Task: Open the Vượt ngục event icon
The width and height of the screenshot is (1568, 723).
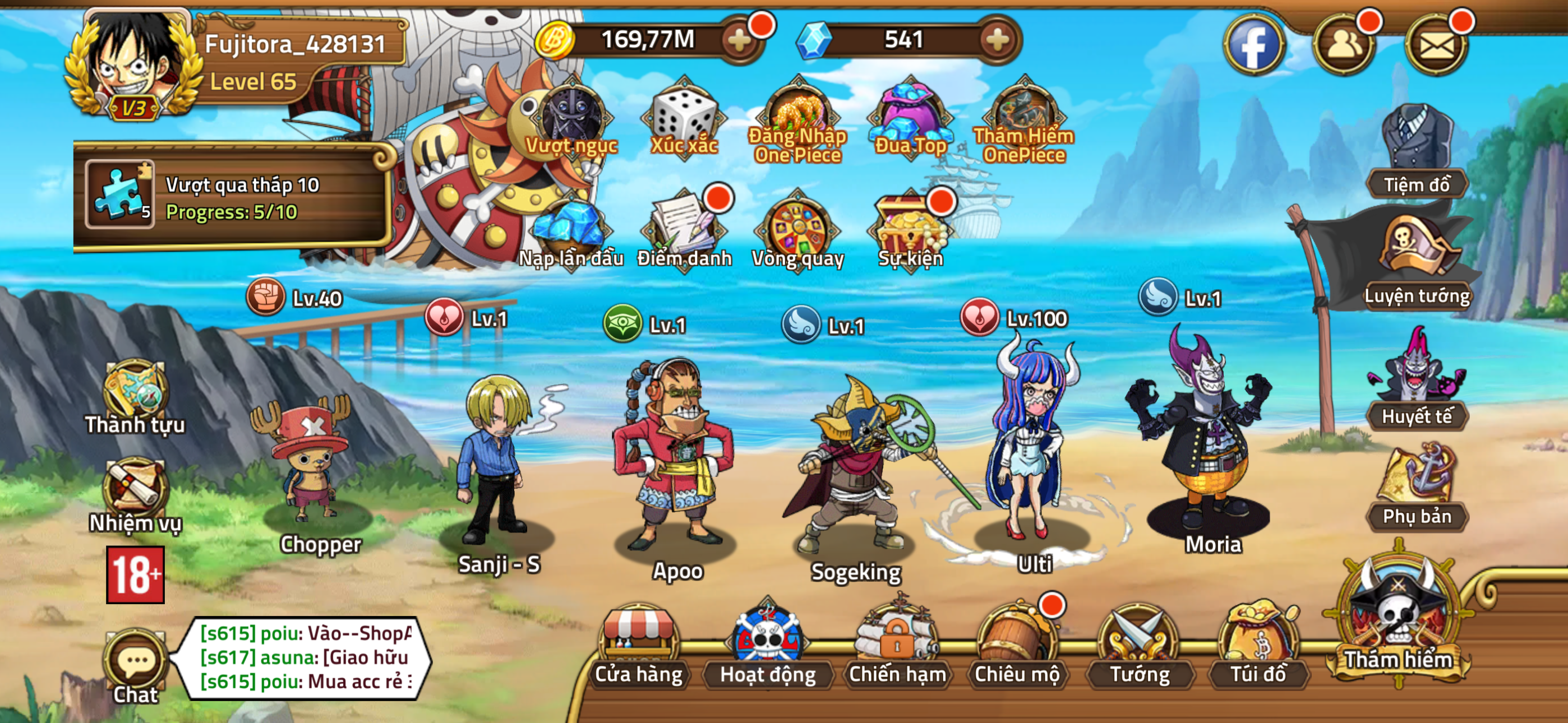Action: [570, 119]
